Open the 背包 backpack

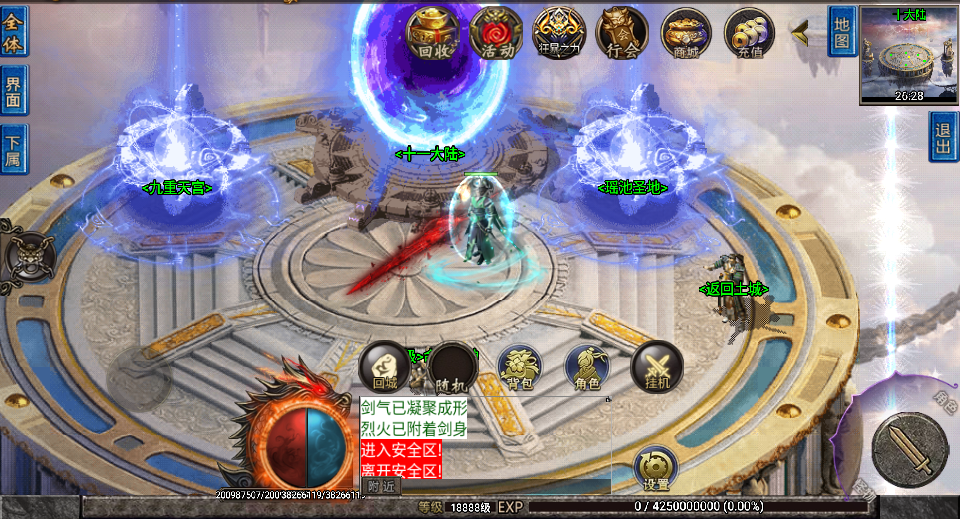point(519,367)
